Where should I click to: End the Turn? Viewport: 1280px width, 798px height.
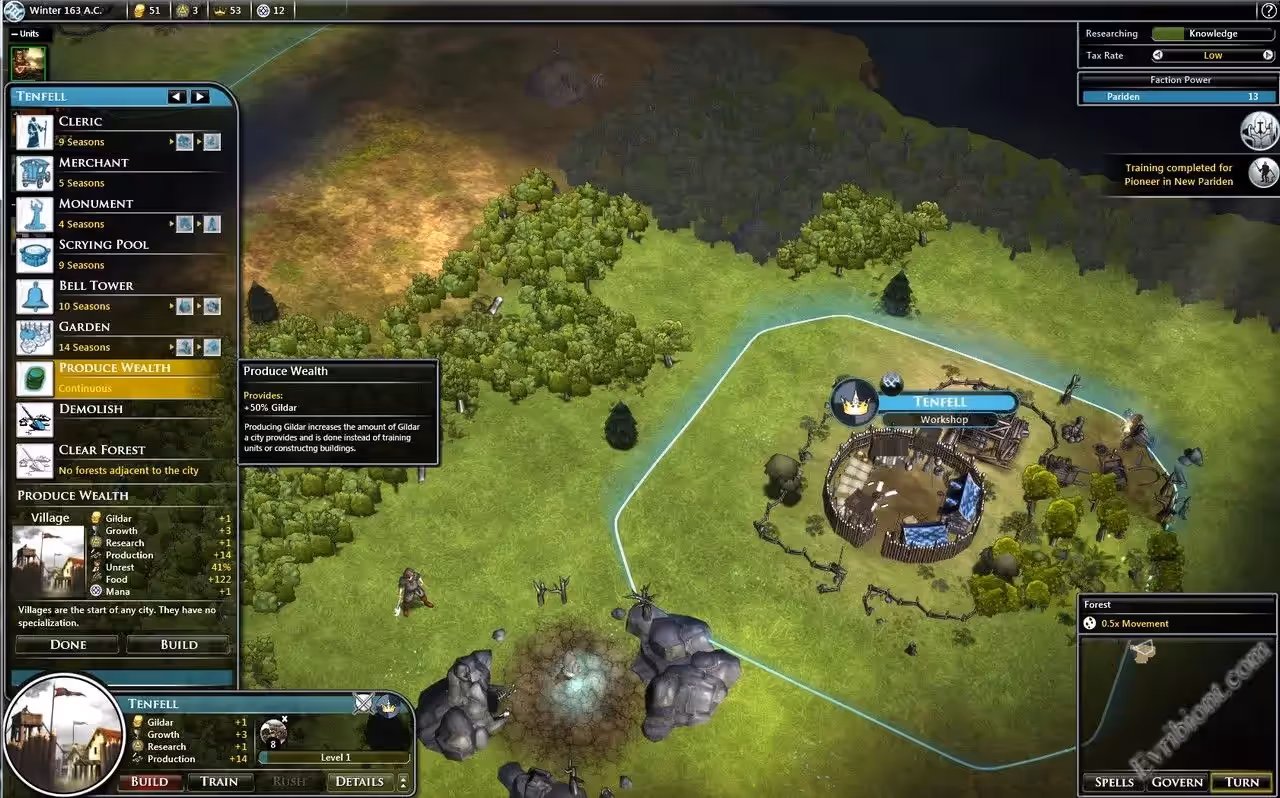click(x=1242, y=782)
